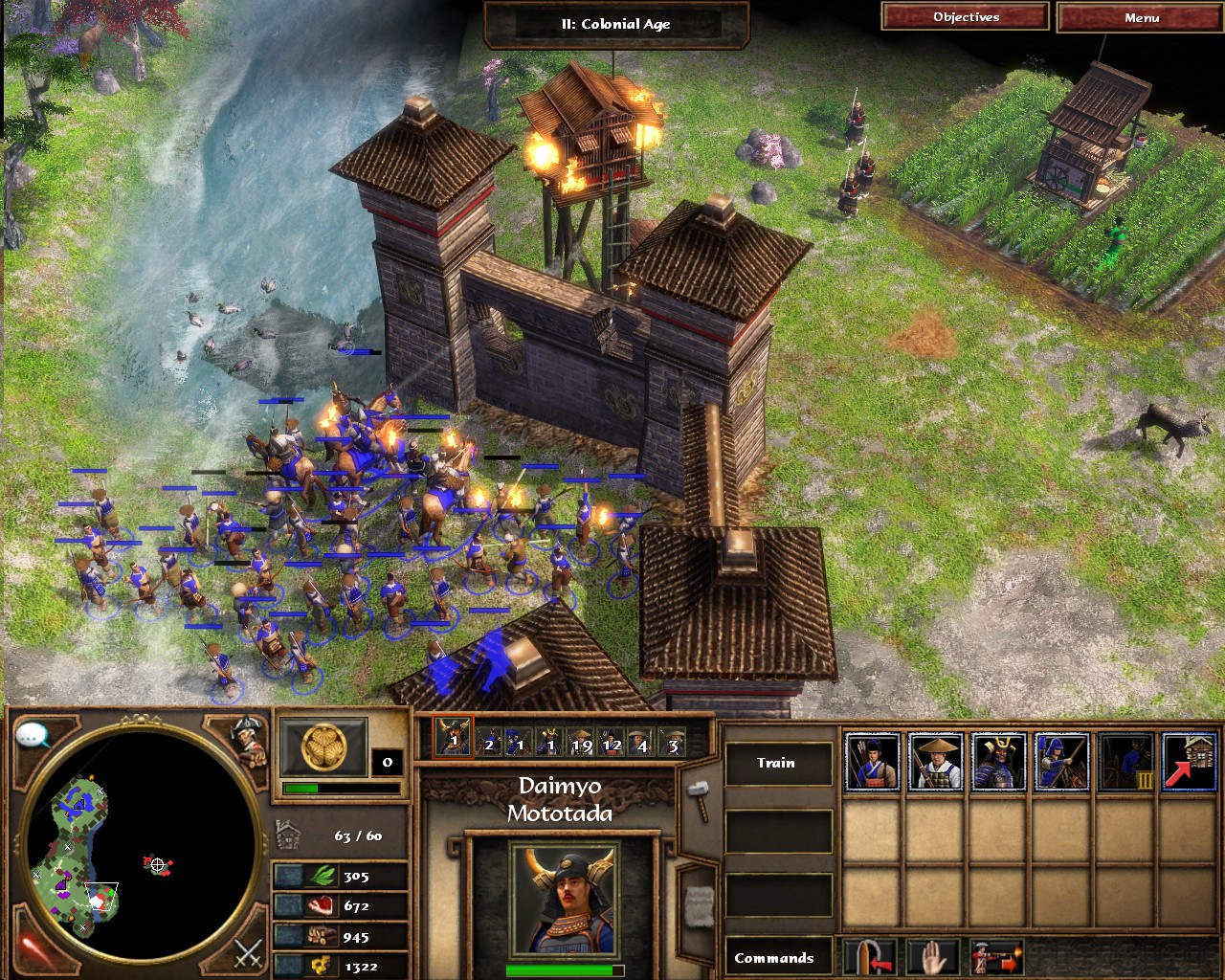Train the blue mounted cavalry unit
This screenshot has width=1225, height=980.
(1061, 762)
